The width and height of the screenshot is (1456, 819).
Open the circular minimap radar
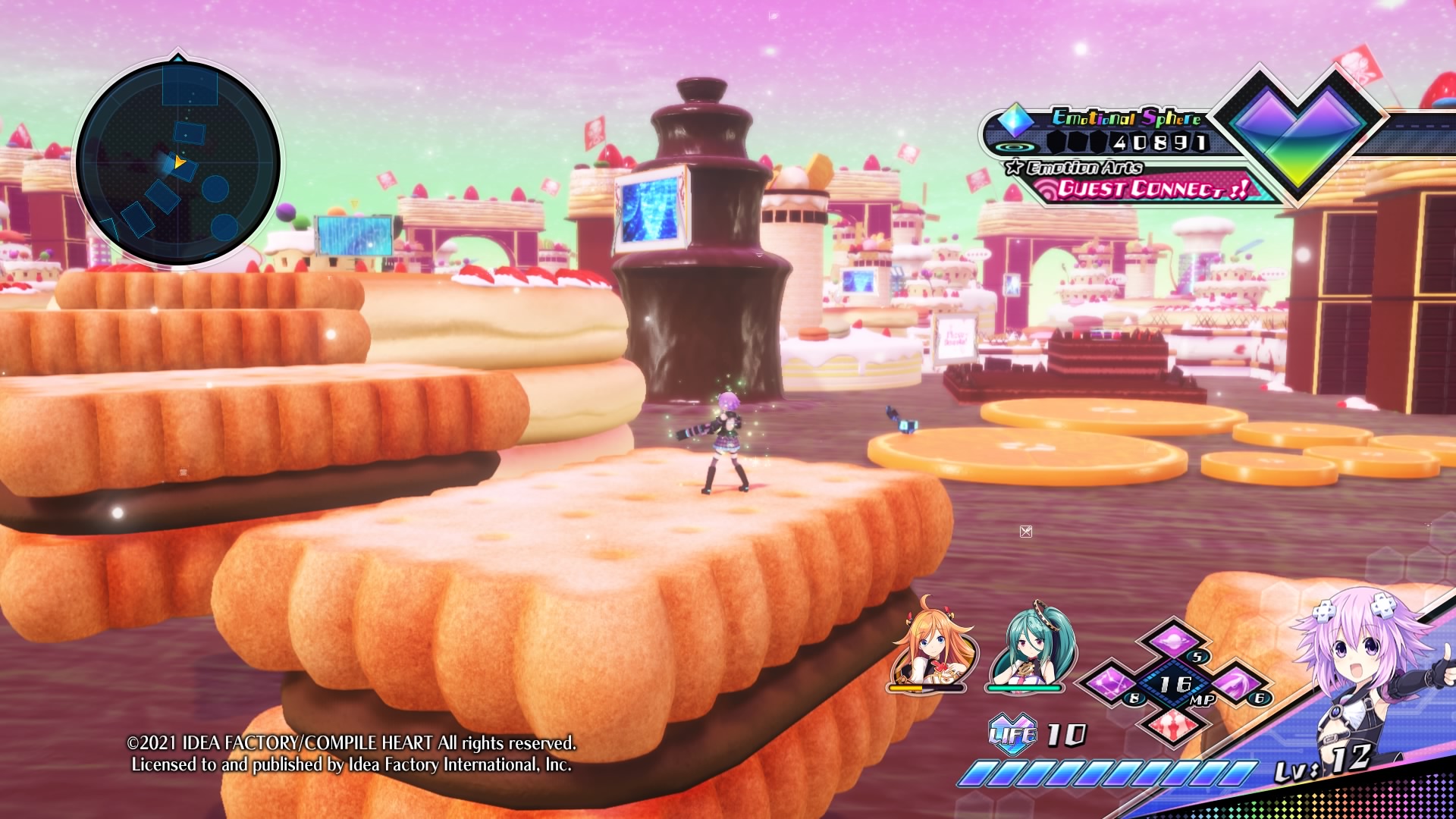click(178, 163)
